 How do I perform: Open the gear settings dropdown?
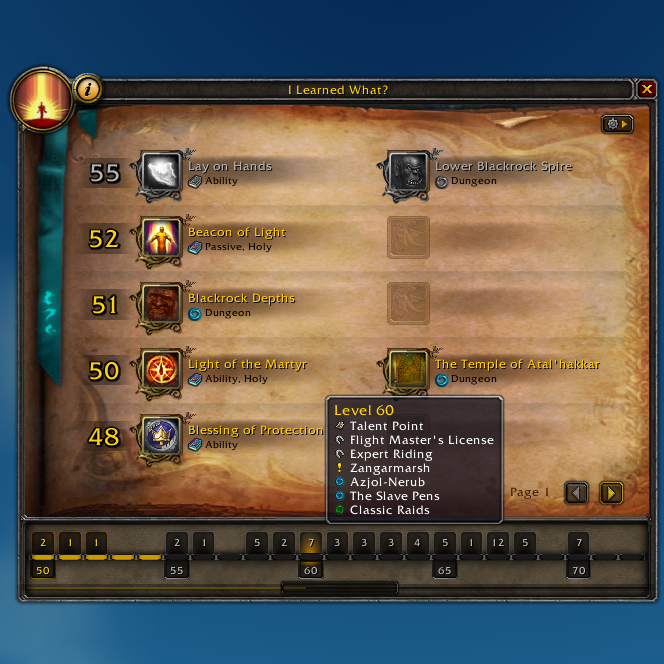[616, 124]
